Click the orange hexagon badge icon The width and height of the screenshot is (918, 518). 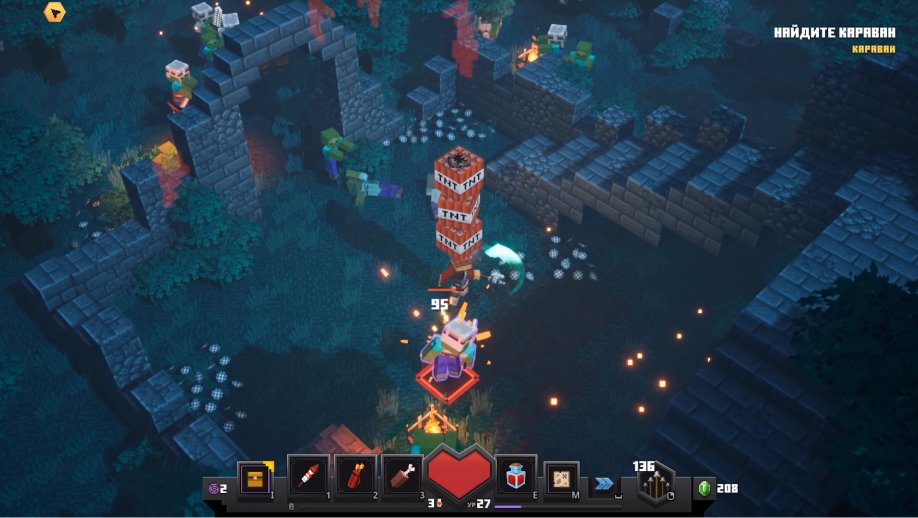pos(55,13)
